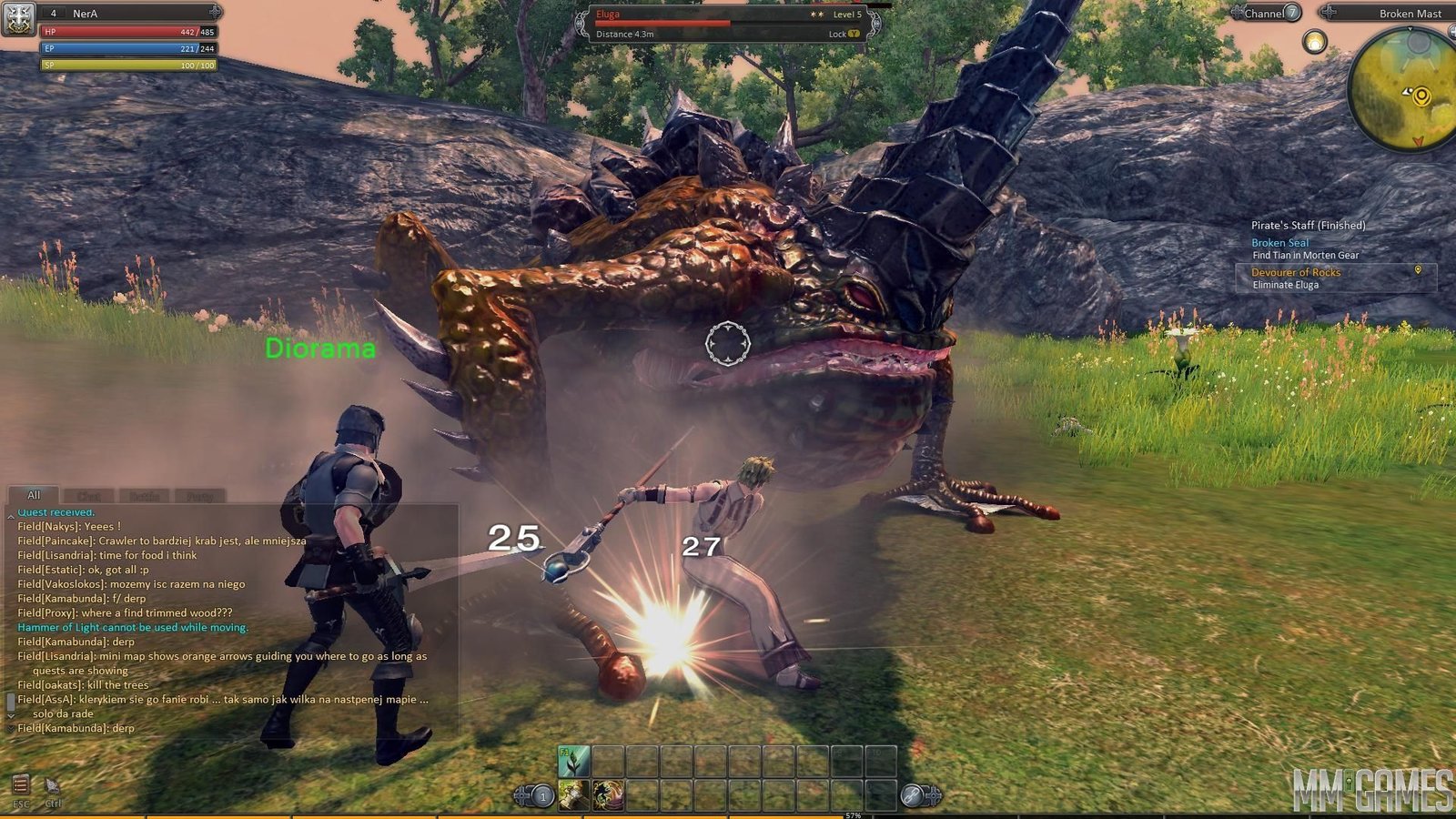Click the glowing sun icon near minimap
The width and height of the screenshot is (1456, 819).
pos(1314,41)
